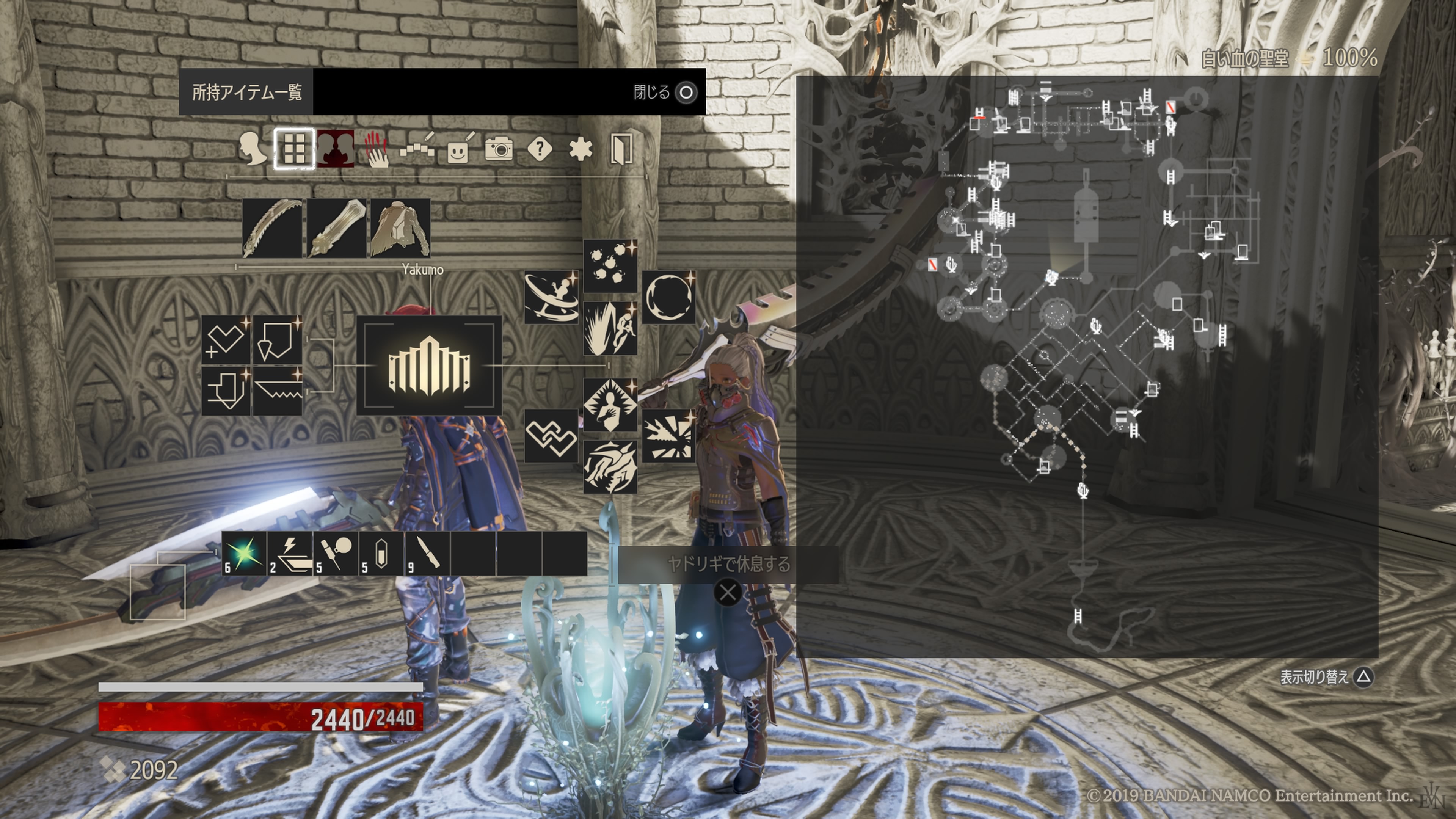This screenshot has width=1456, height=819.
Task: Select the curved serrated blade weapon slot
Action: coord(272,228)
